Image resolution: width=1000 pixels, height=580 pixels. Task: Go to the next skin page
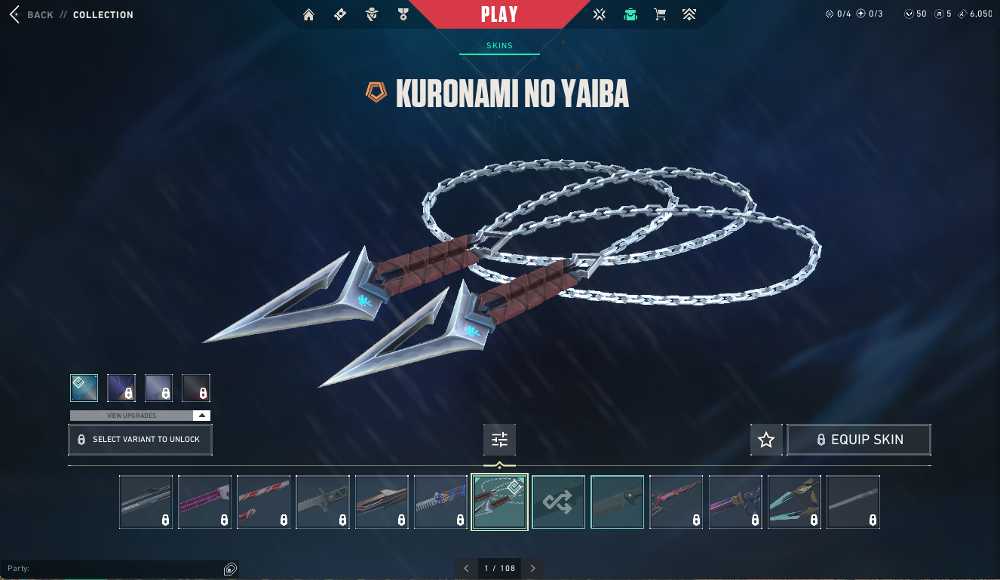tap(533, 568)
